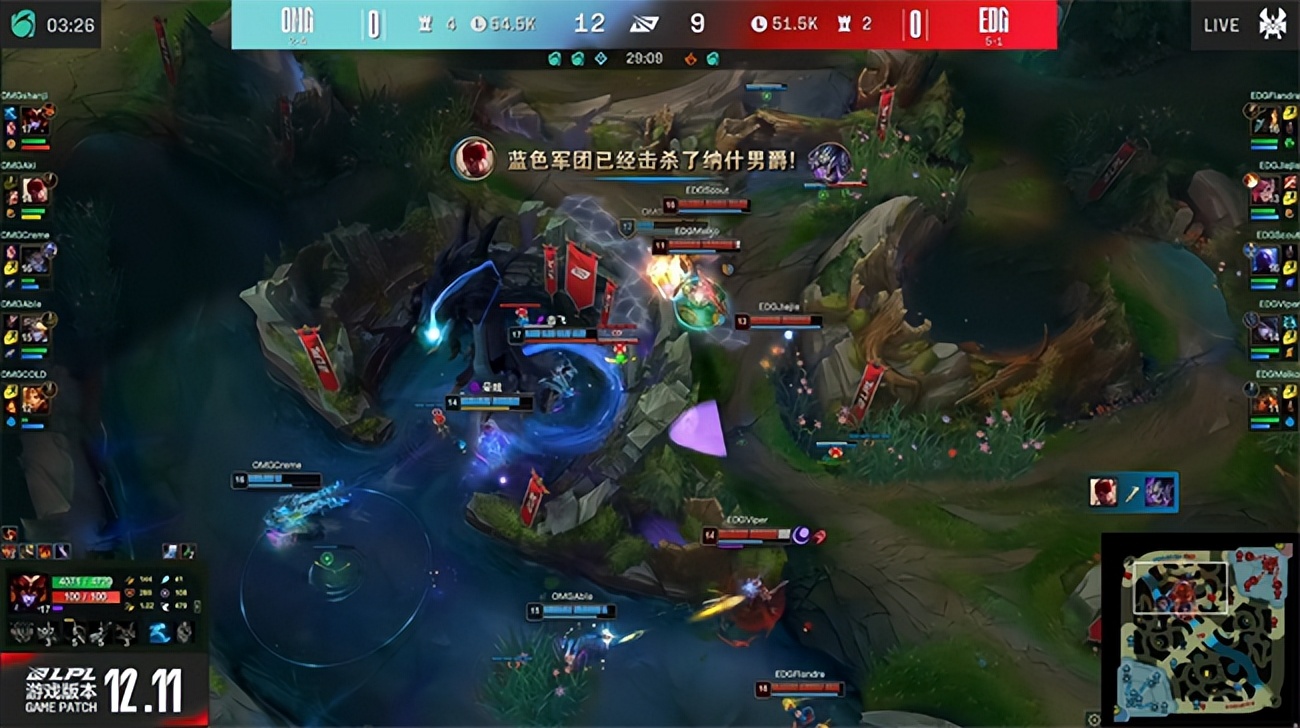Click the first item slot in the champion inventory
This screenshot has width=1300, height=728.
20,633
